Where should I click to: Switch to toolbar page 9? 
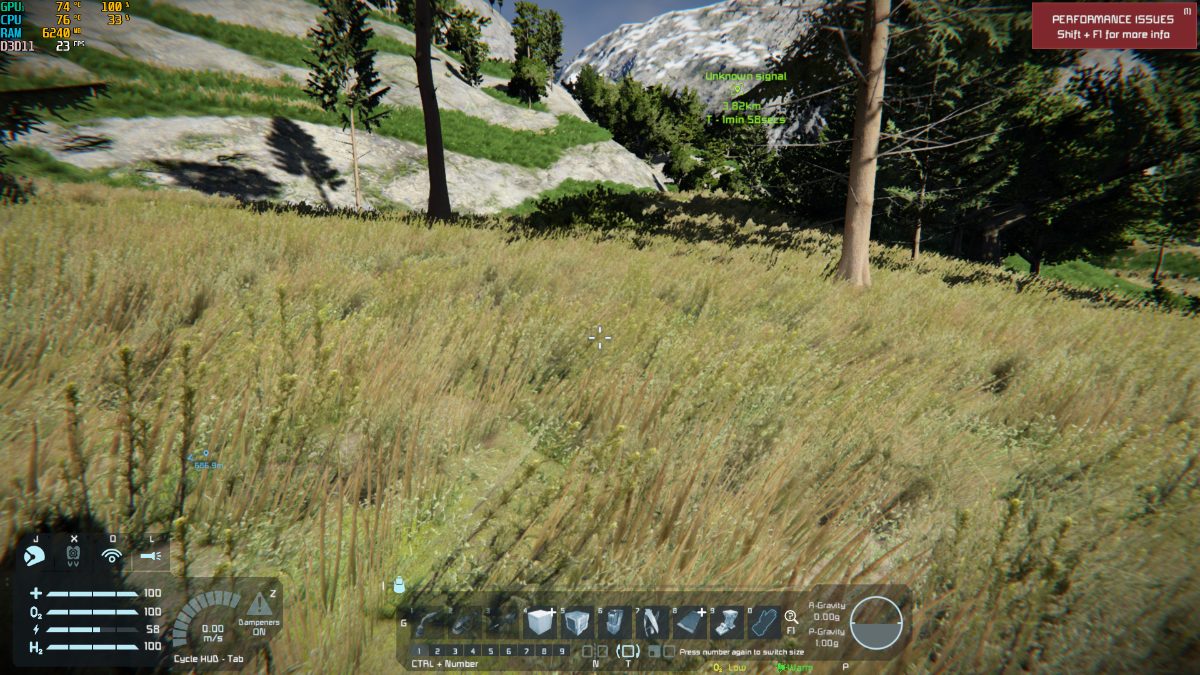tap(561, 651)
